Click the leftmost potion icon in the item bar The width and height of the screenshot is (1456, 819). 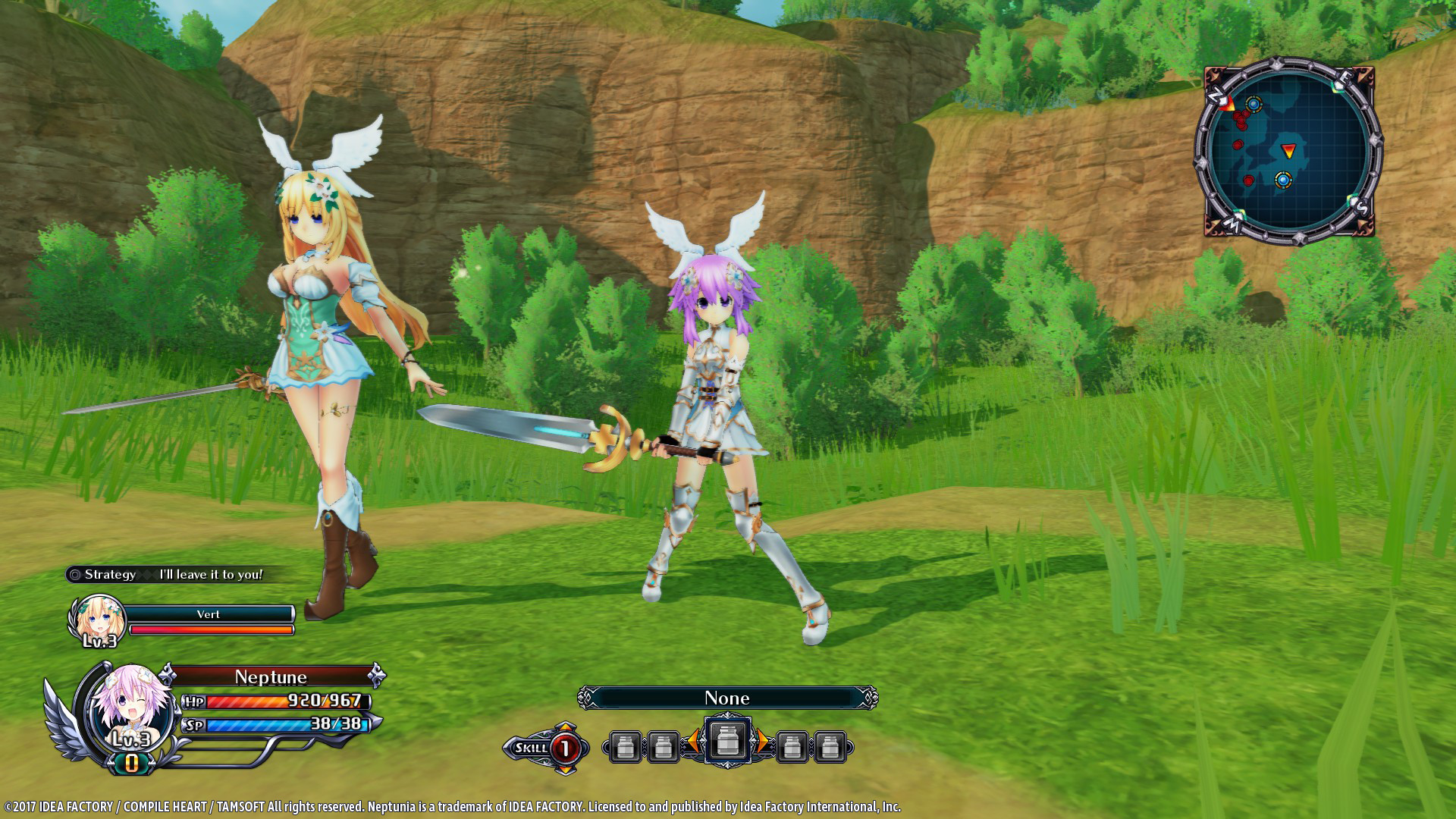point(626,746)
